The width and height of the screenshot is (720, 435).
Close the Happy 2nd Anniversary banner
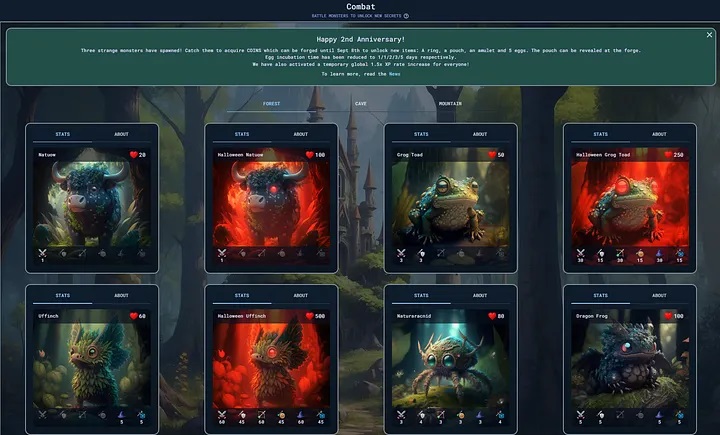click(x=709, y=35)
